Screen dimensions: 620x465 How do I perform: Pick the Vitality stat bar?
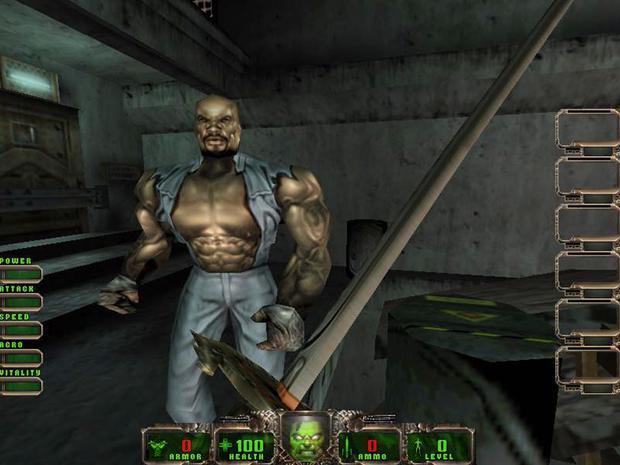(20, 385)
